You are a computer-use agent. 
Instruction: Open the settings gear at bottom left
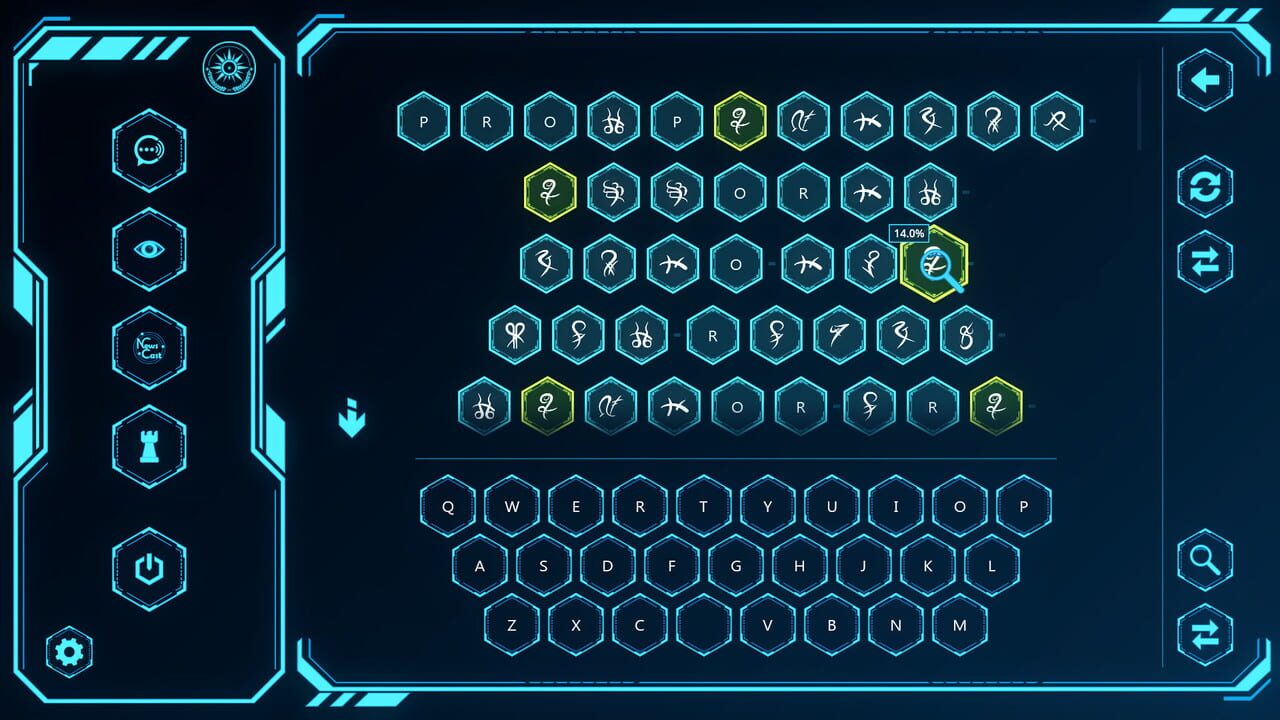coord(68,650)
